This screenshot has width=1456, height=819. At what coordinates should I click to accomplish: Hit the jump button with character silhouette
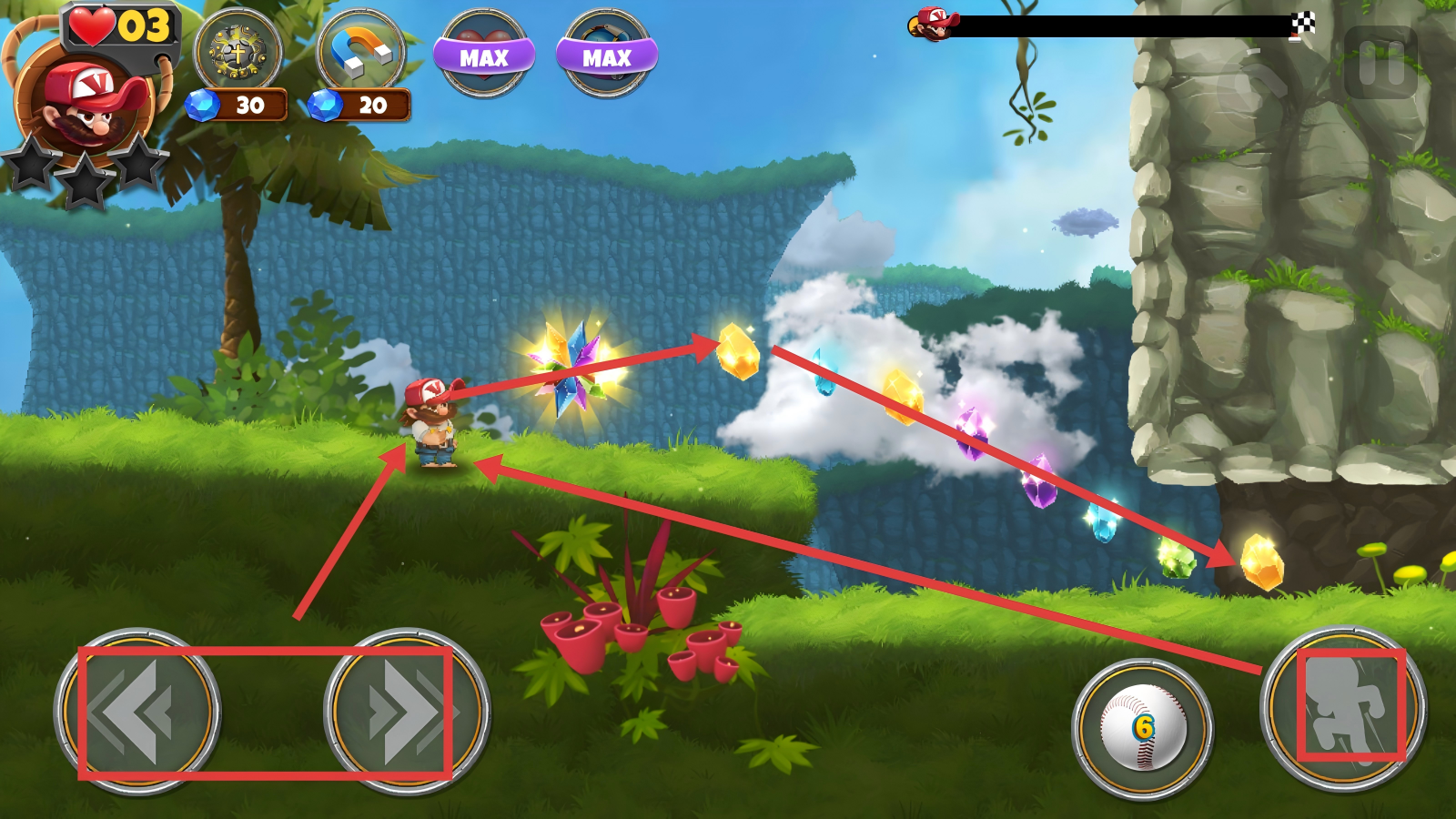(x=1343, y=708)
